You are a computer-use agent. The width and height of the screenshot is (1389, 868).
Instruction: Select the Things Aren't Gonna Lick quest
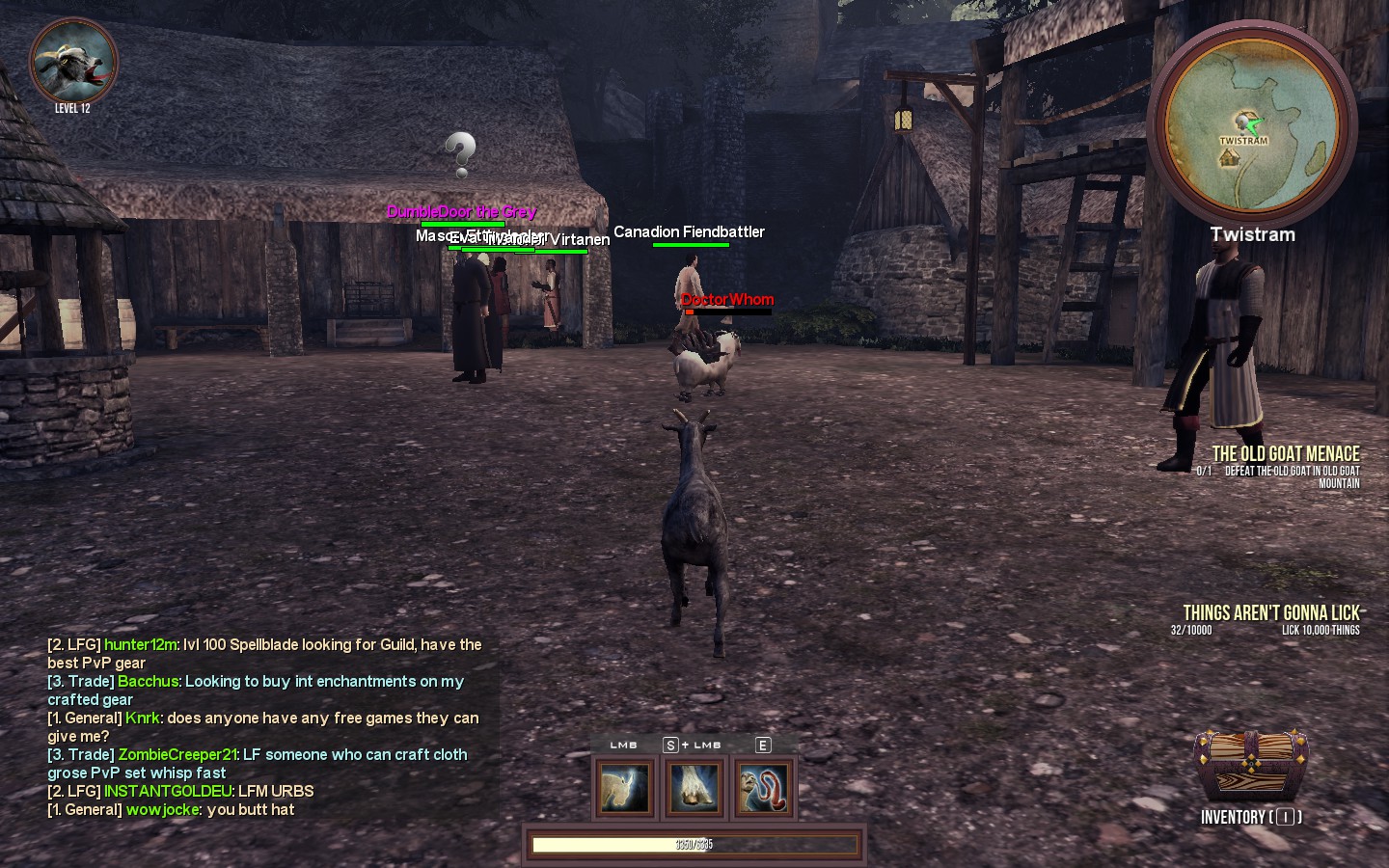[1270, 613]
